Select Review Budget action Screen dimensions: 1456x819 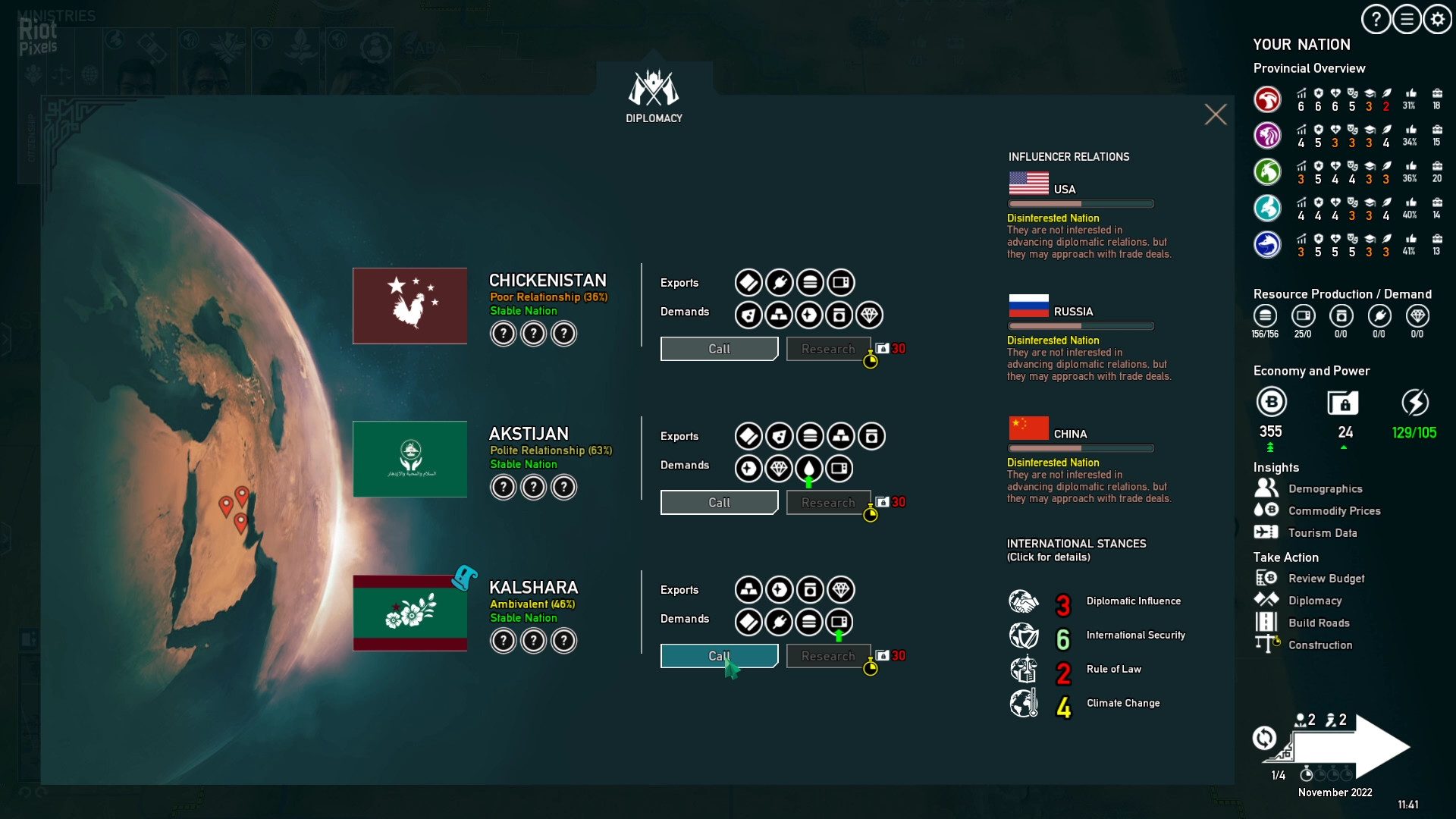[1326, 579]
